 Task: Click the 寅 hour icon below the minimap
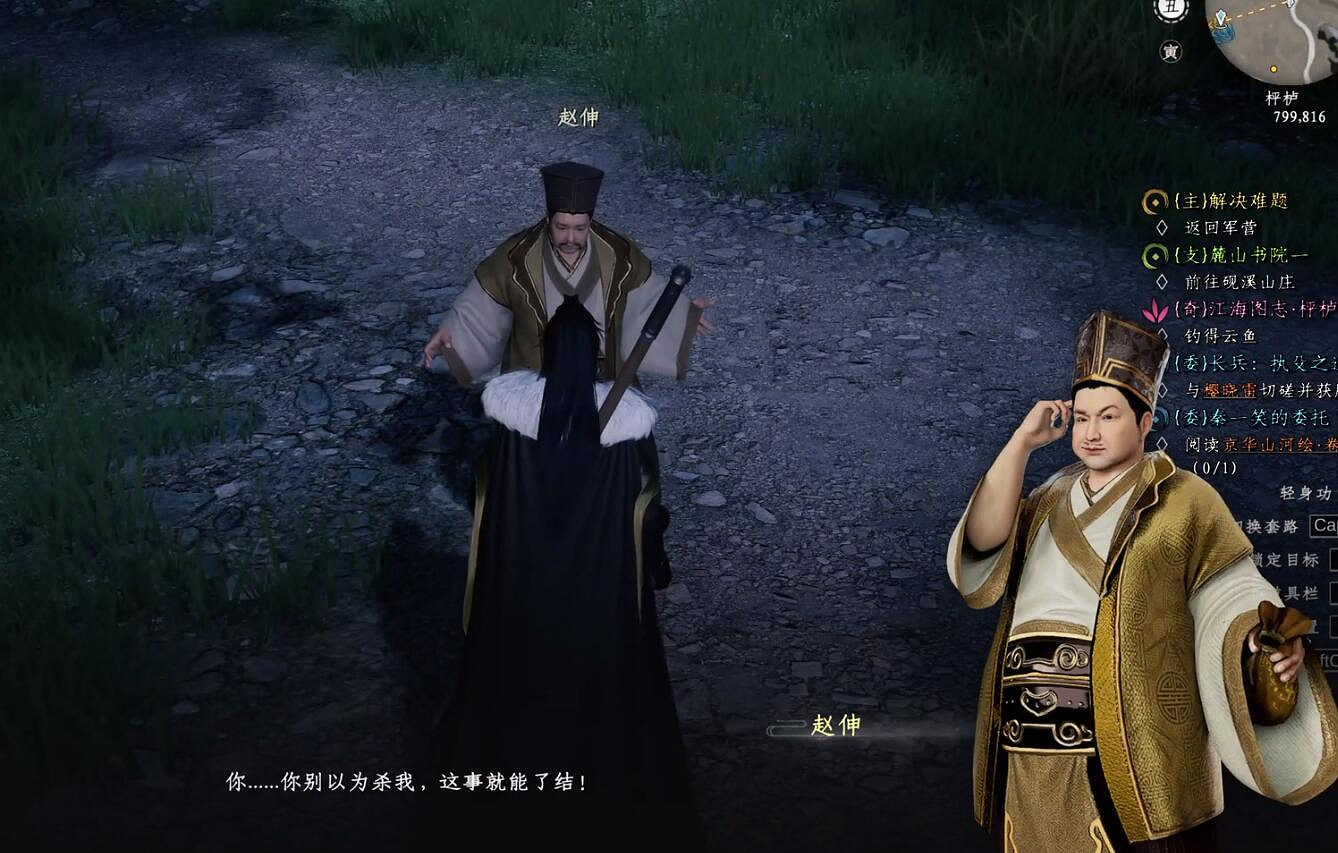[1172, 51]
